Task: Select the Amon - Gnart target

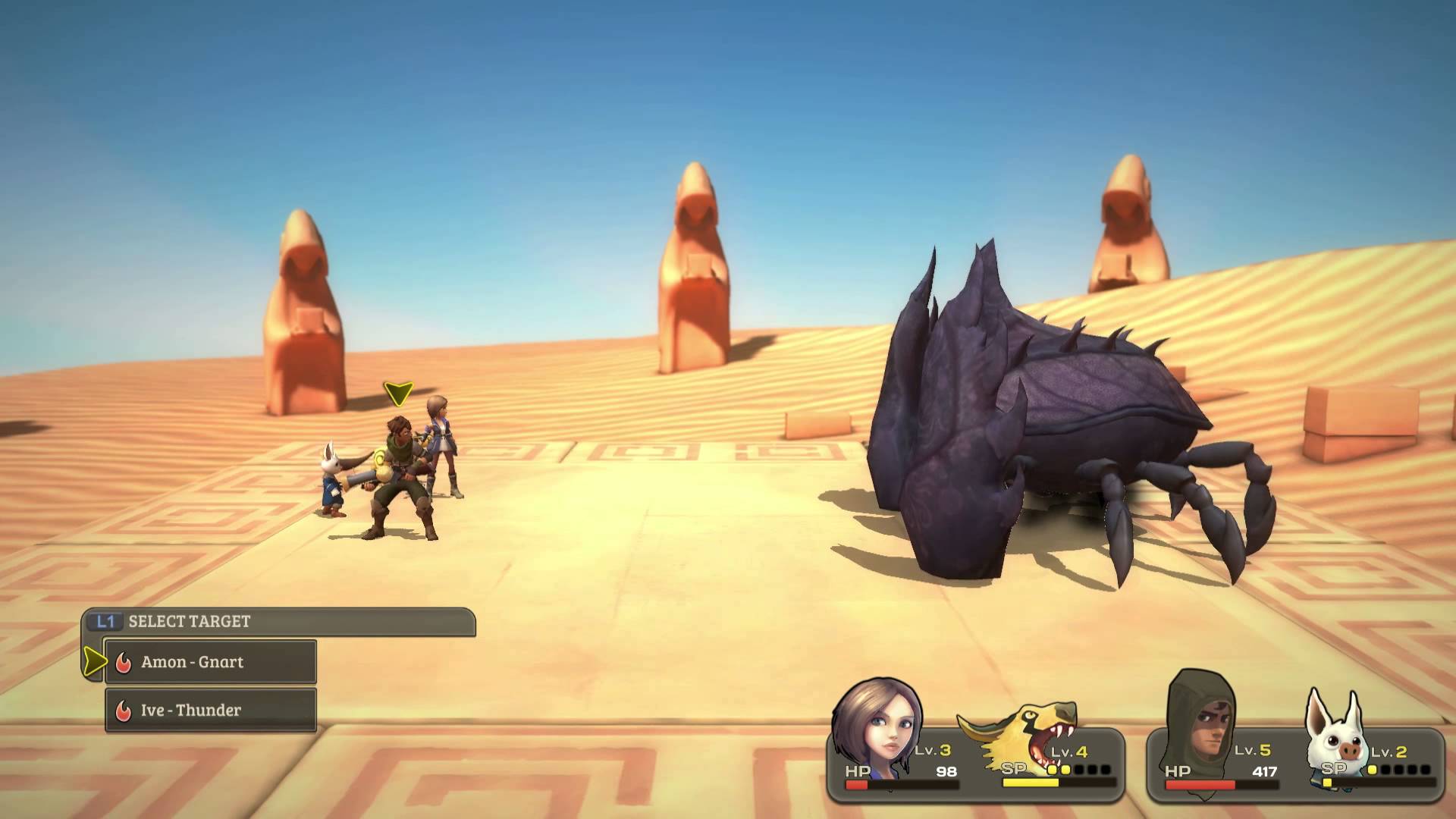Action: click(210, 662)
